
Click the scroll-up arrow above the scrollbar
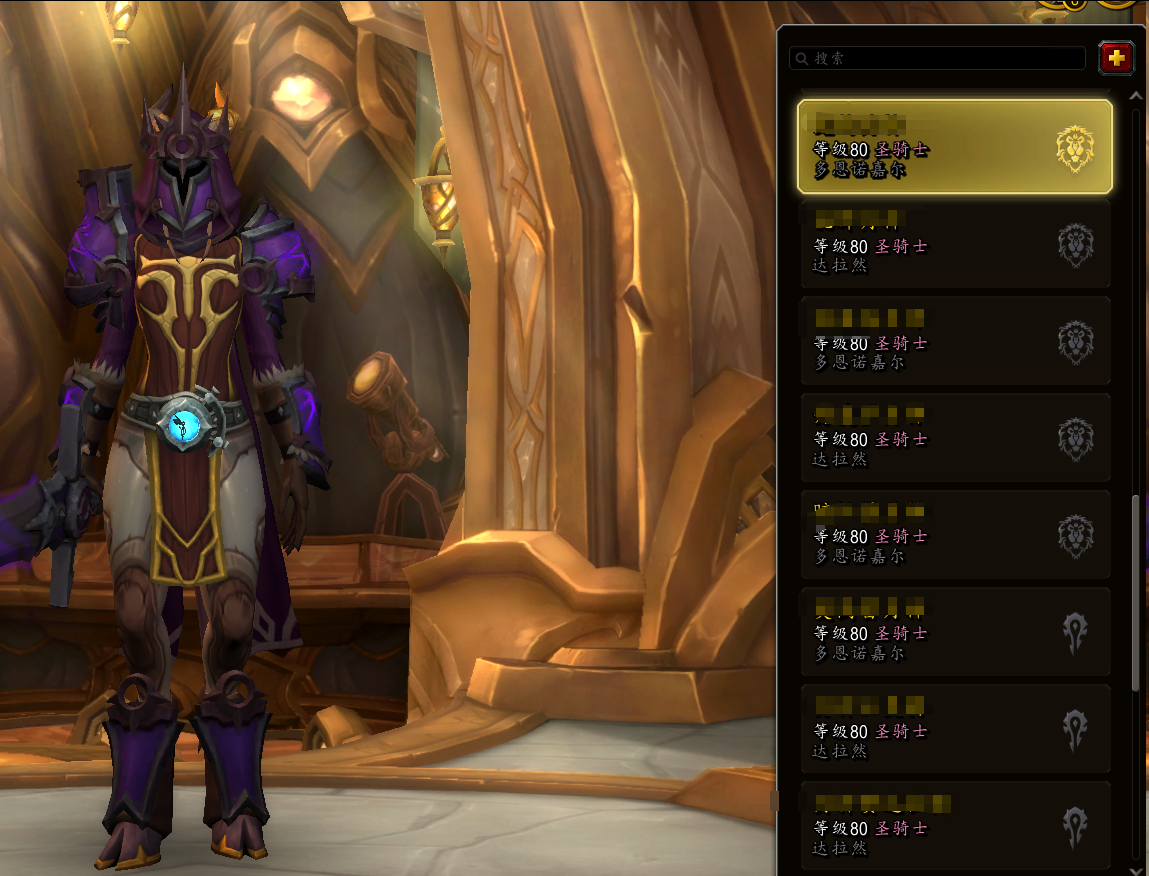[x=1135, y=97]
